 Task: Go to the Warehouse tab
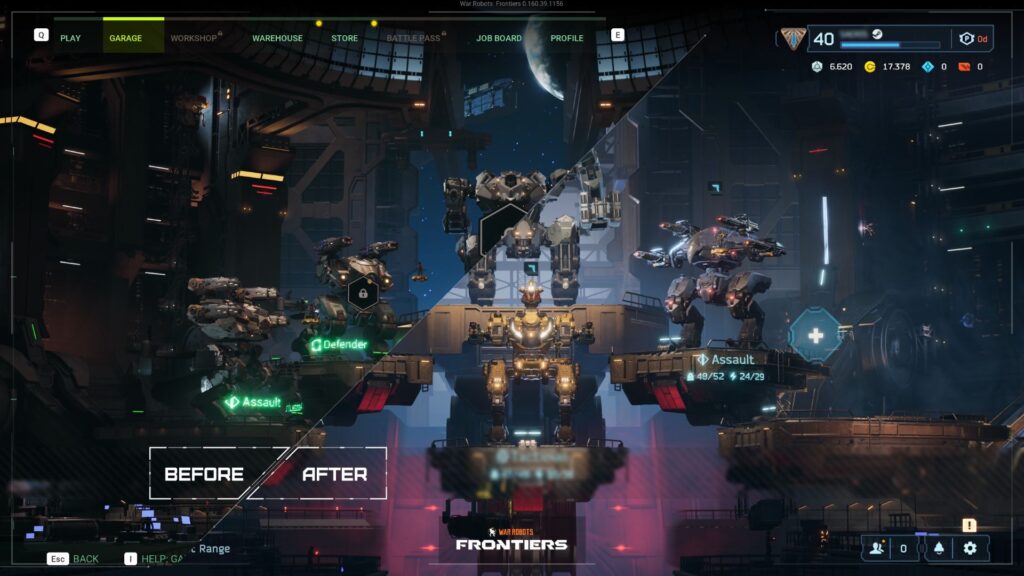pyautogui.click(x=277, y=38)
